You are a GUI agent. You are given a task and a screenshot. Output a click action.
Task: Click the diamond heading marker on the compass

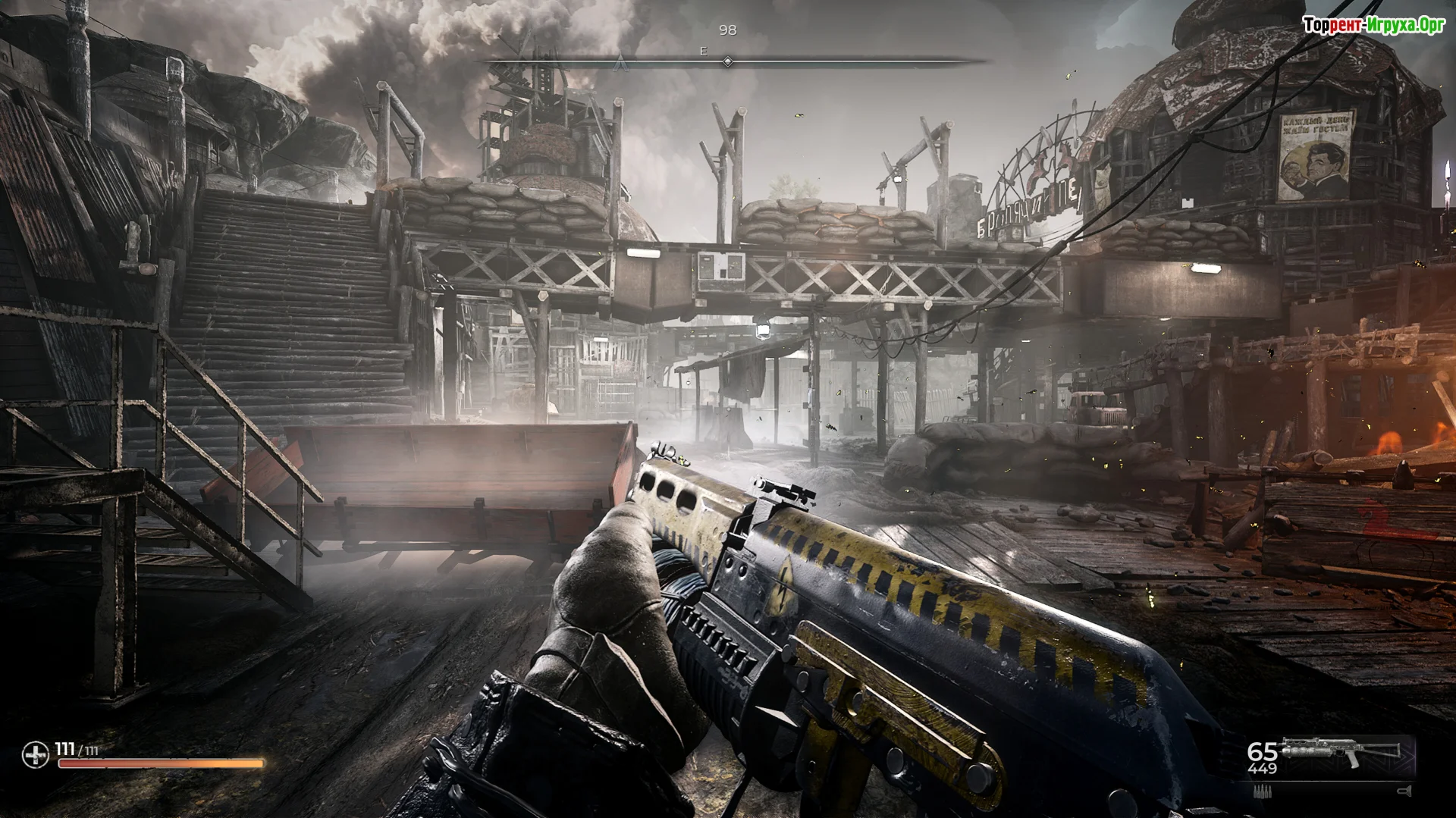click(x=727, y=61)
